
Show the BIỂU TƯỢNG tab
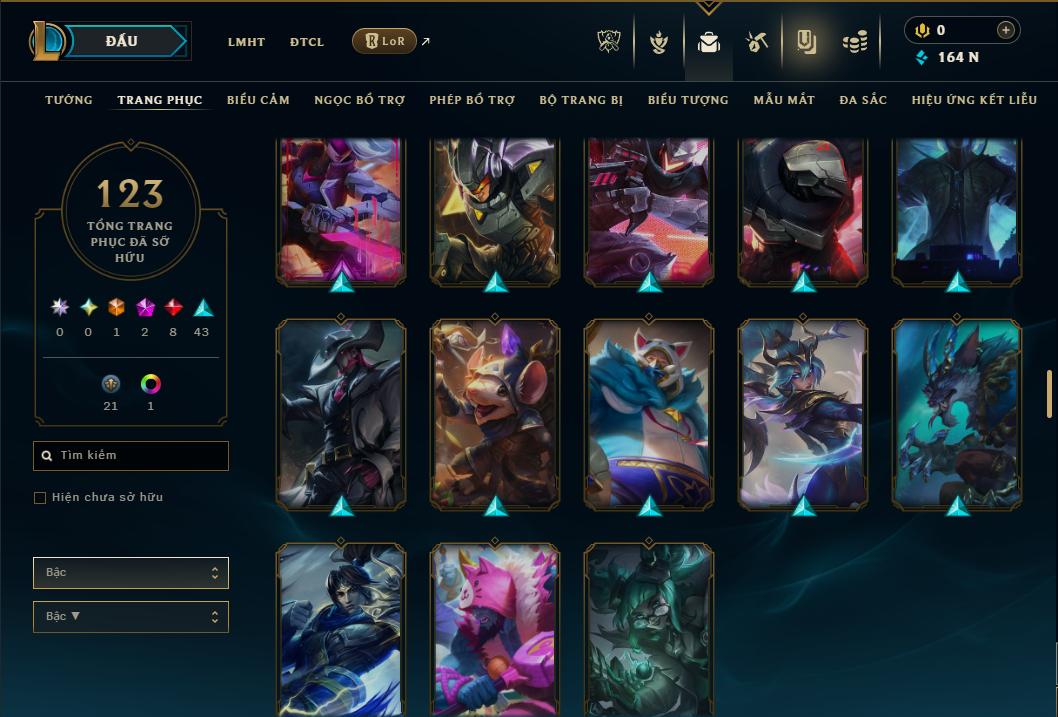pyautogui.click(x=688, y=100)
